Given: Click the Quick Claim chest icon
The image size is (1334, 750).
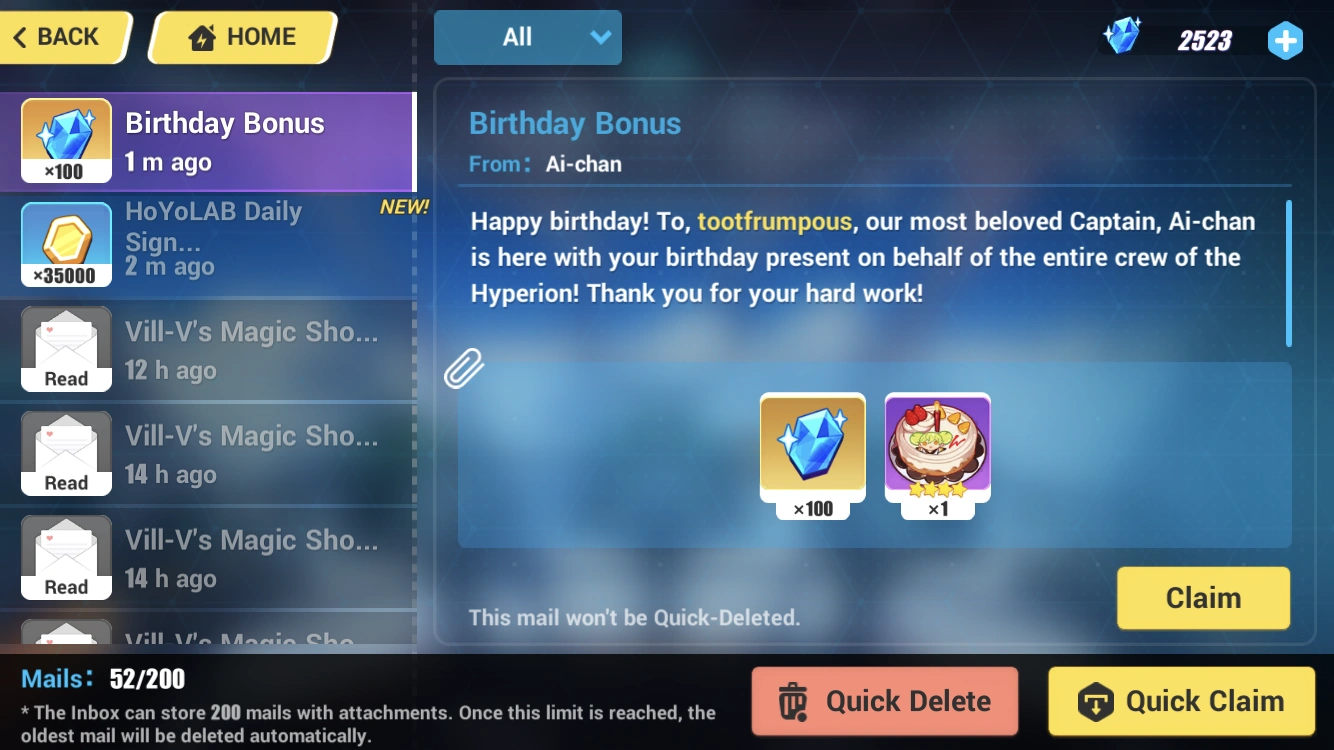Looking at the screenshot, I should click(x=1097, y=701).
